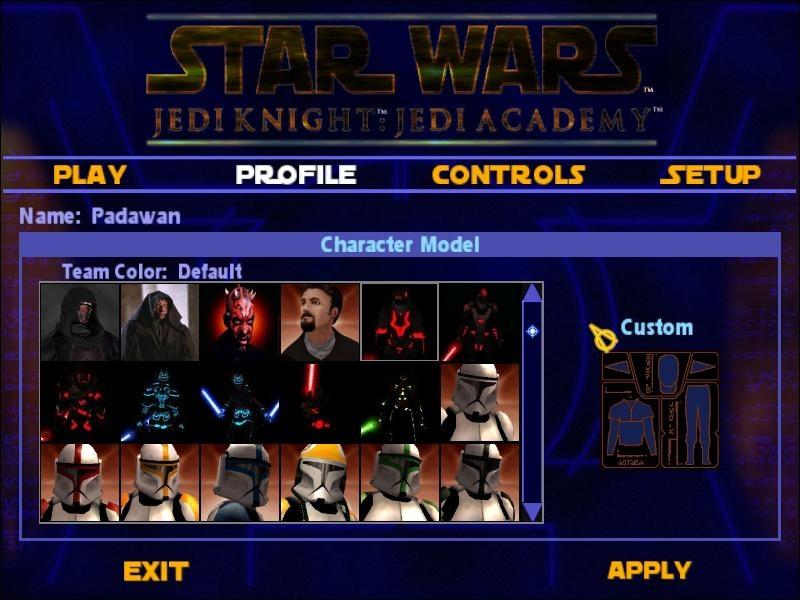Click the model list's up arrow
This screenshot has height=600, width=800.
(x=532, y=293)
